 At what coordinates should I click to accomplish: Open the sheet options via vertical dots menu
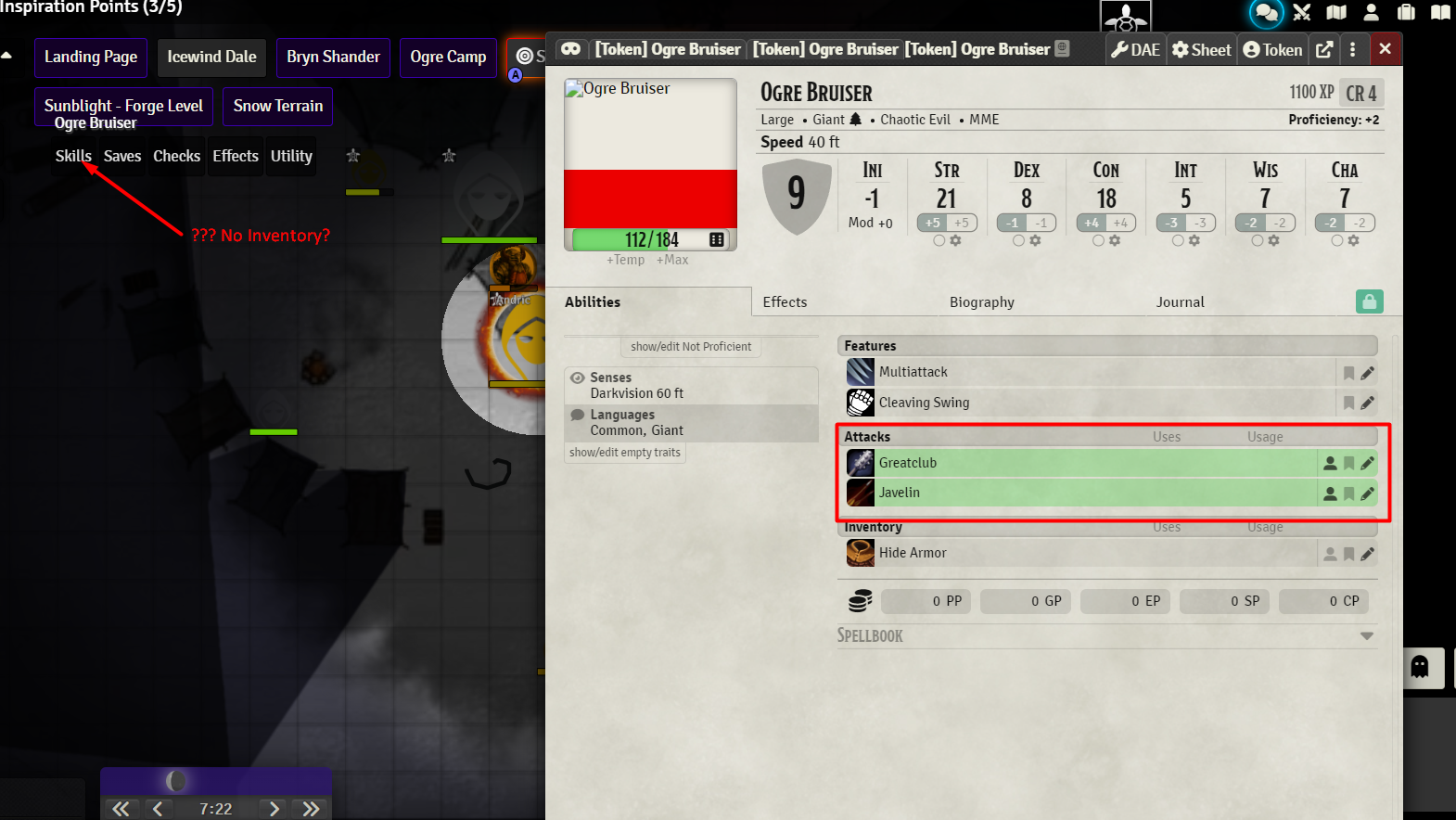click(x=1354, y=49)
